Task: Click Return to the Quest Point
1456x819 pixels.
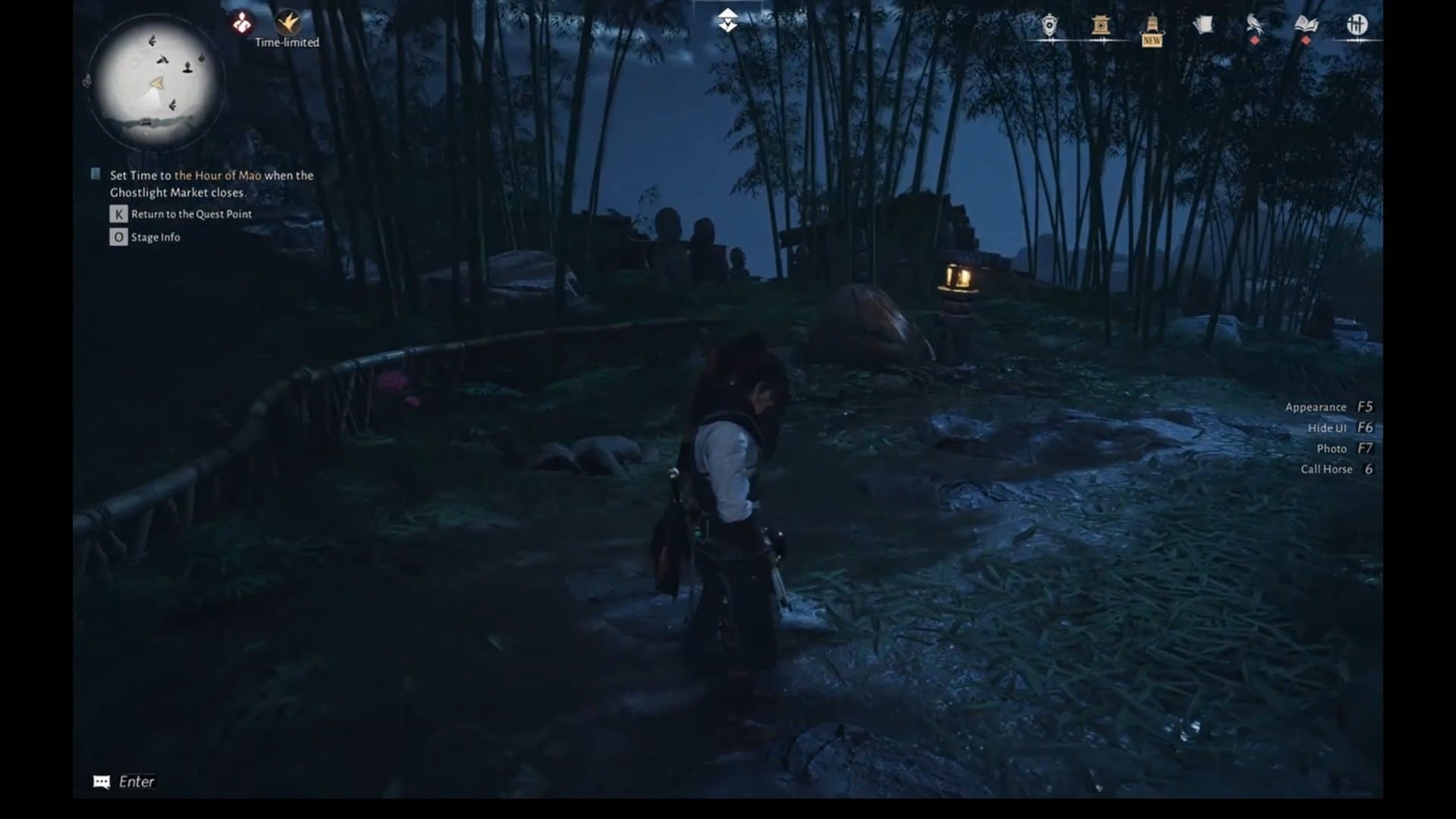Action: coord(190,214)
